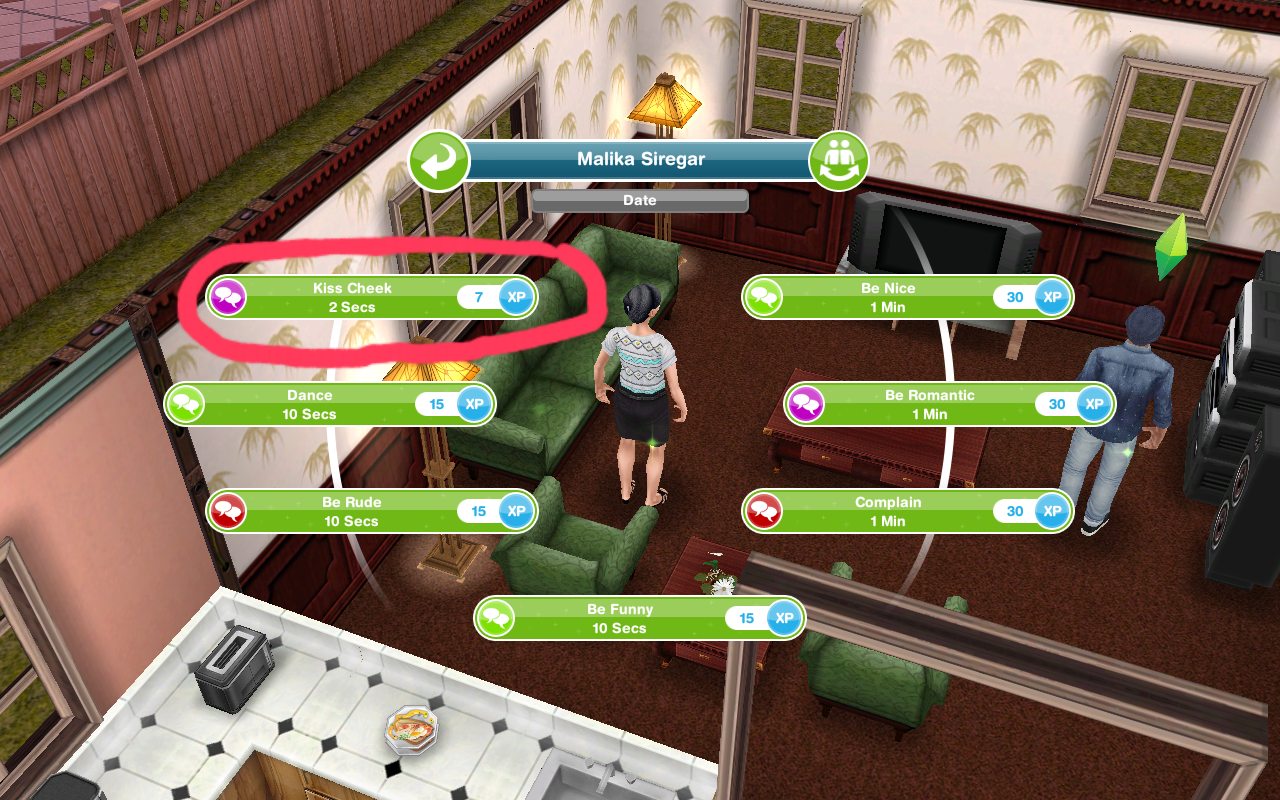Click the green friendly bubble icon on Be Funny
Viewport: 1280px width, 800px height.
tap(498, 618)
